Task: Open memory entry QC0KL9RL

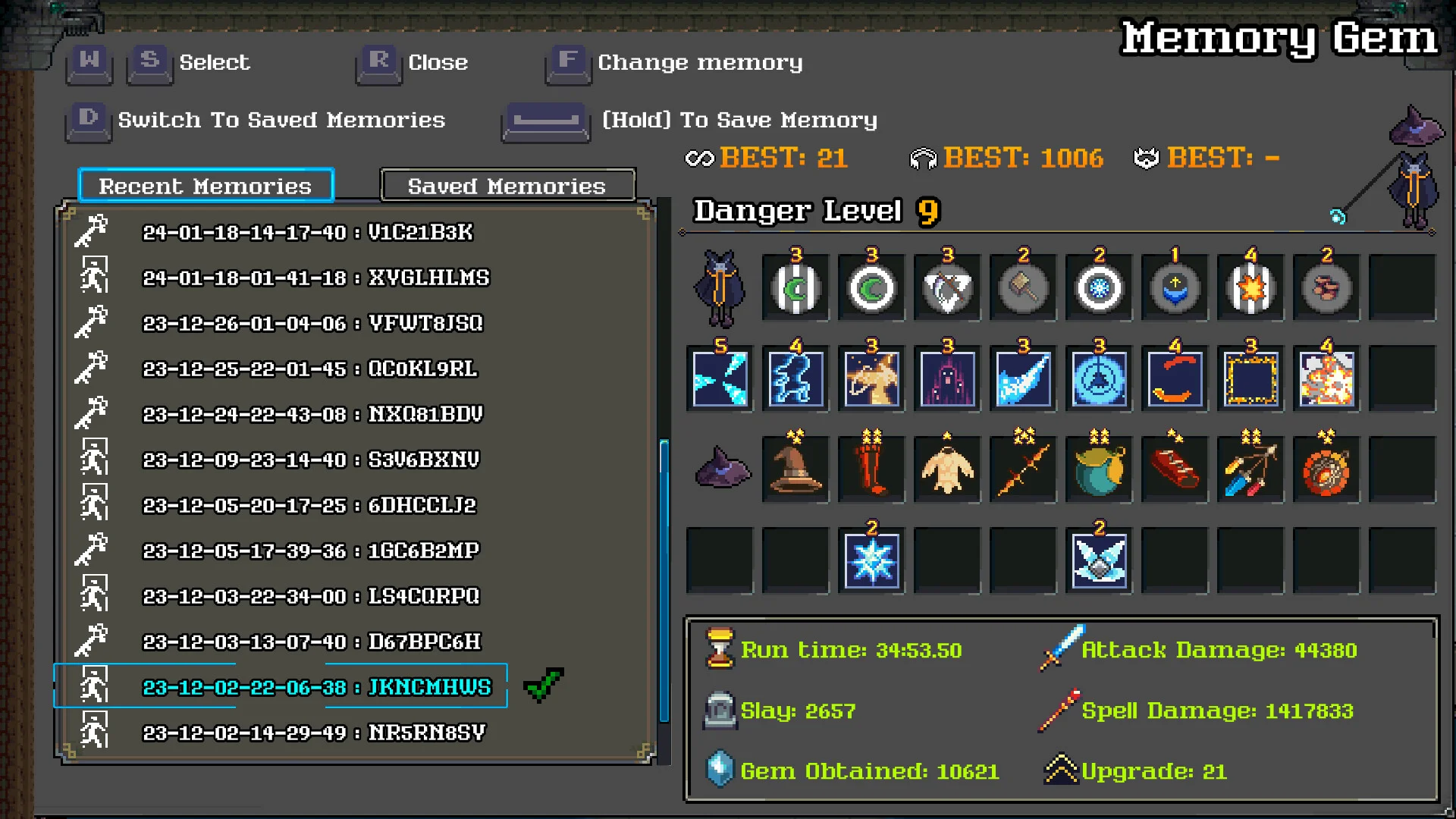Action: 309,369
